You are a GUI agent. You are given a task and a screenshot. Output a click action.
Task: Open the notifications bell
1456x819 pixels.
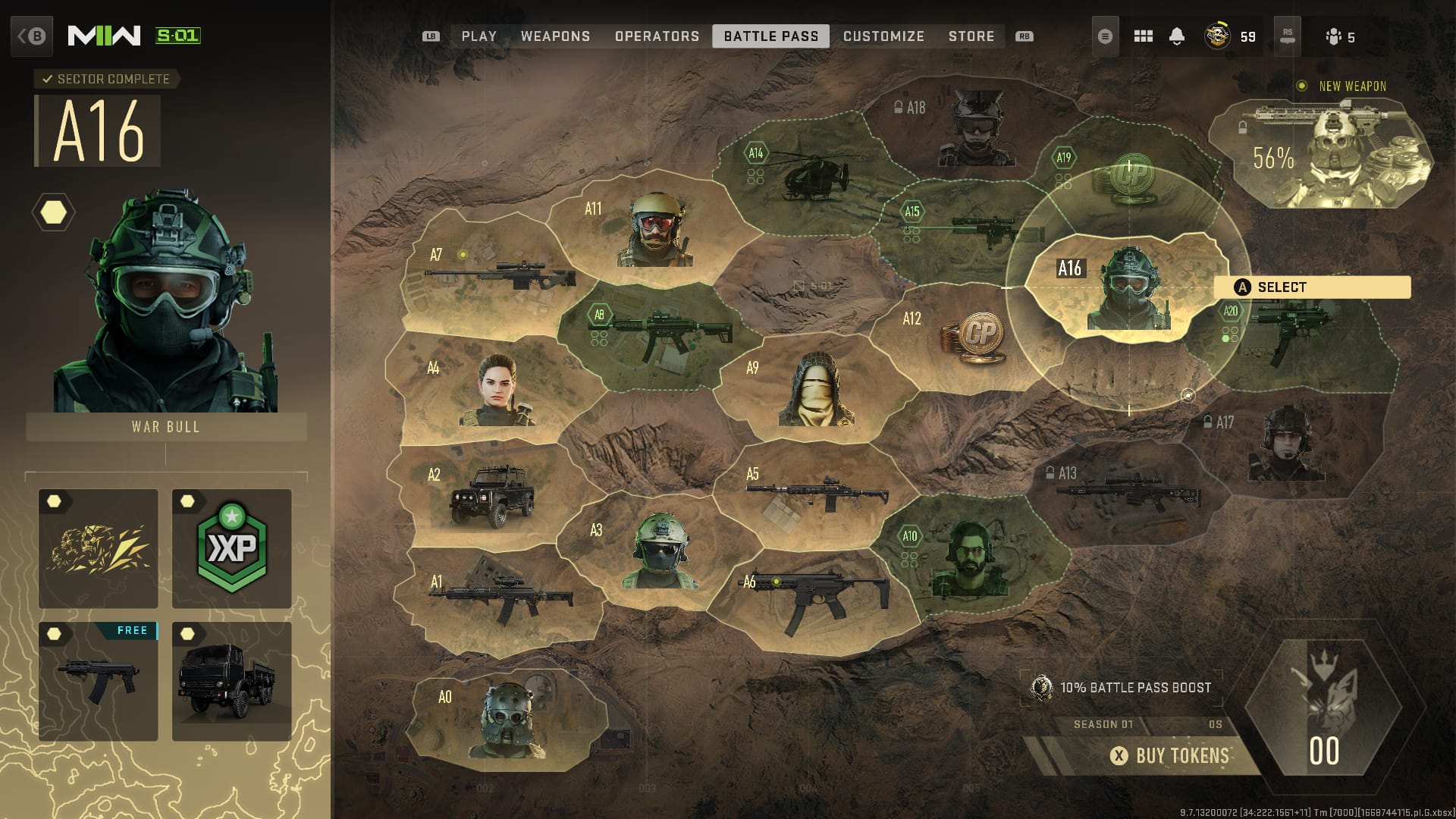tap(1176, 36)
